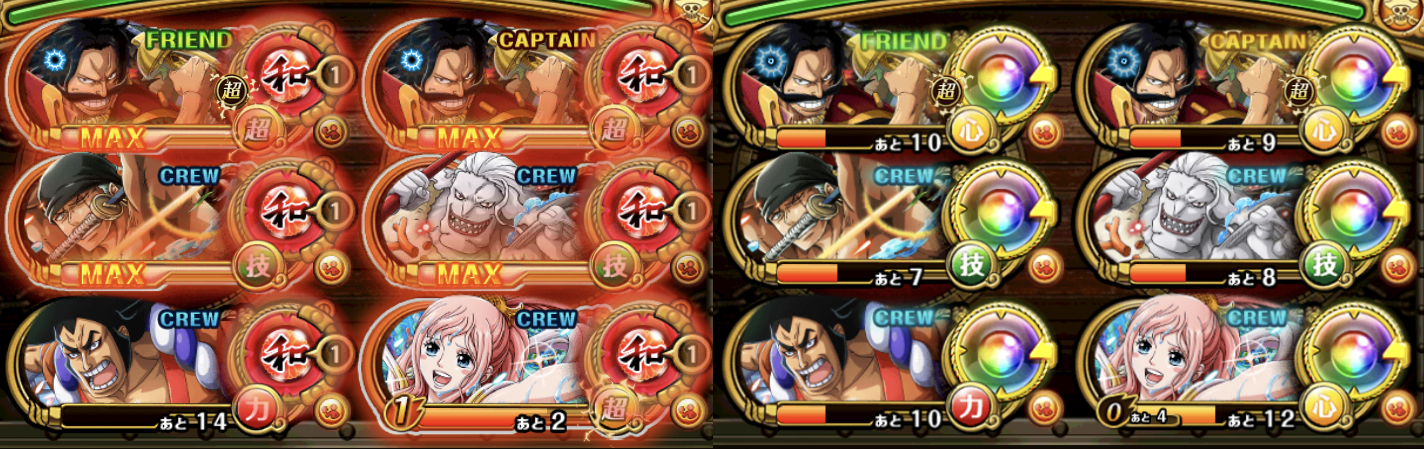
Task: Tap the Oden crew unit showing あと14
Action: click(x=120, y=360)
